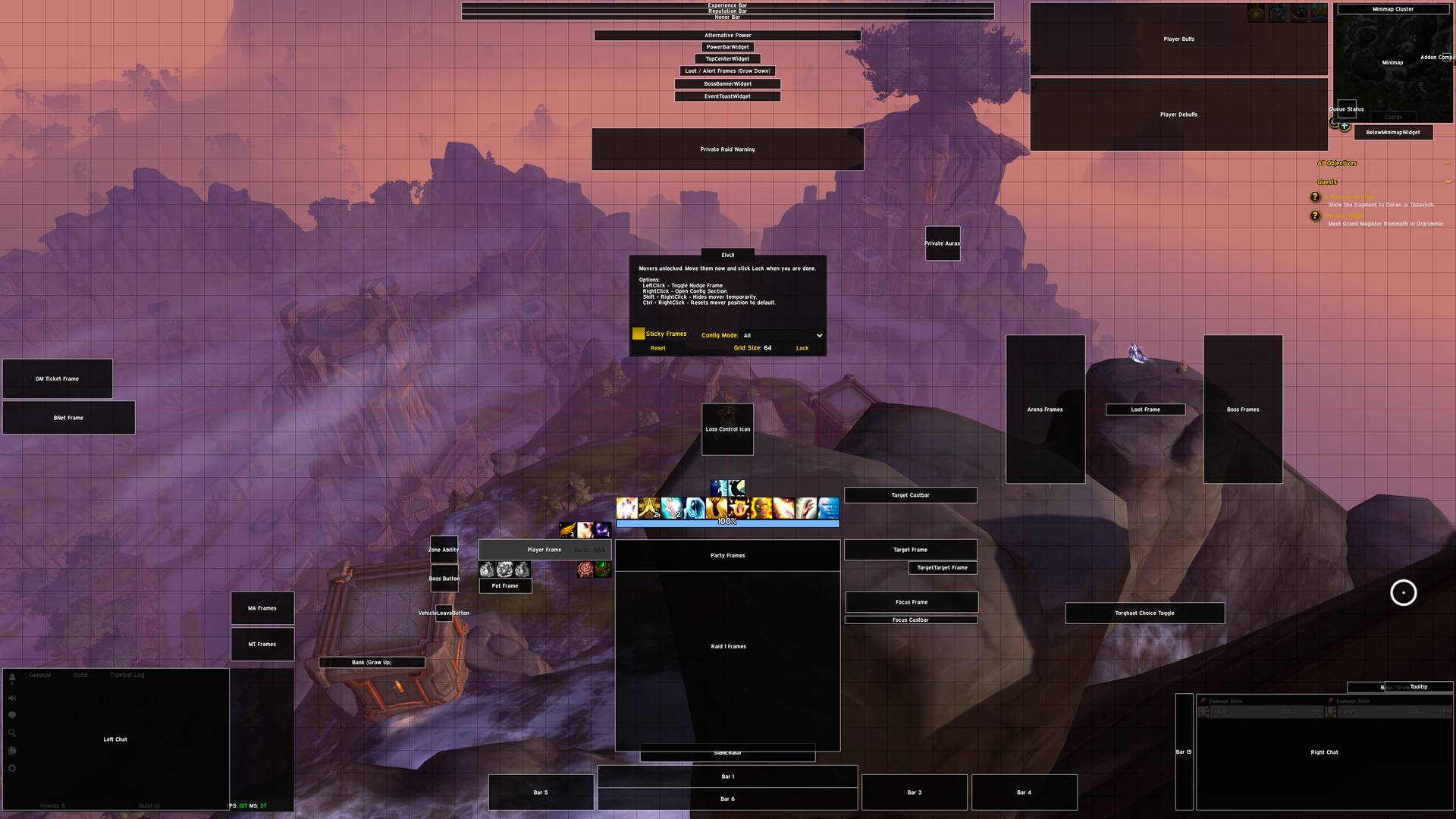The width and height of the screenshot is (1456, 819).
Task: Click the Boss Frames mover
Action: (x=1243, y=409)
